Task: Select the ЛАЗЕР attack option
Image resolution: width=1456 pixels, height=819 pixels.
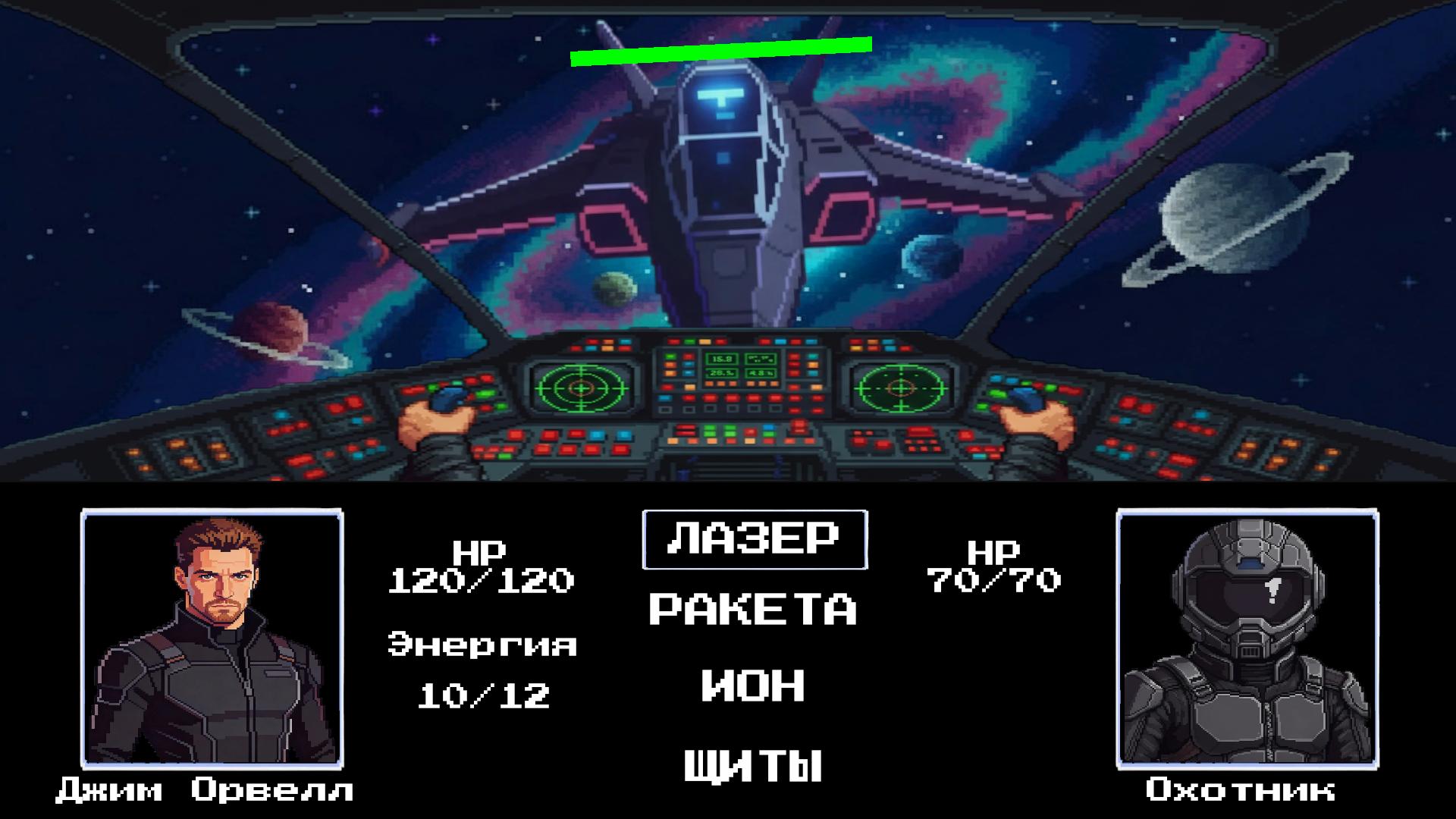Action: [754, 539]
